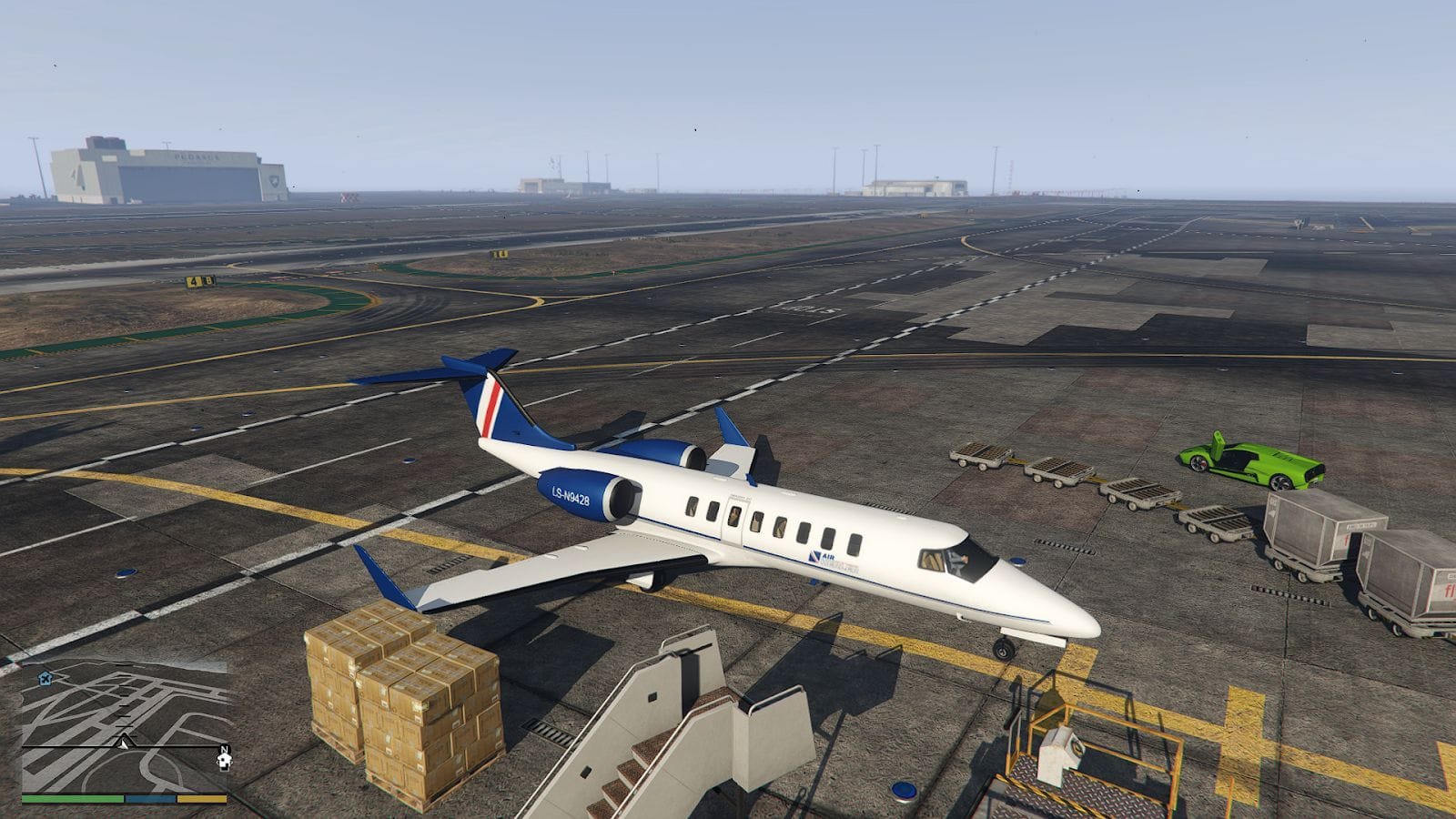Select the white player arrow on the minimap
This screenshot has height=819, width=1456.
(124, 743)
